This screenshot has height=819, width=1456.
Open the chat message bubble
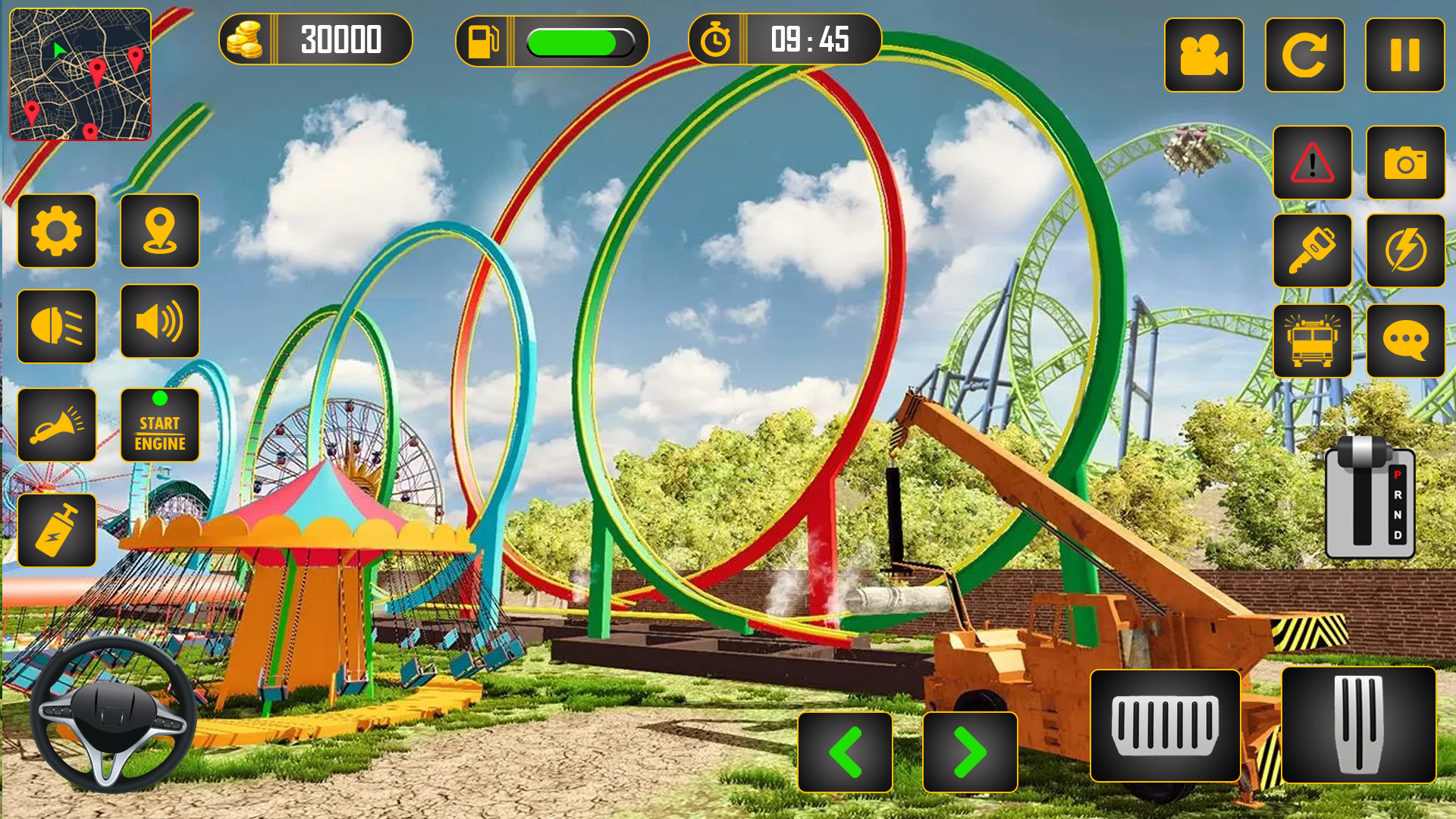coord(1404,340)
